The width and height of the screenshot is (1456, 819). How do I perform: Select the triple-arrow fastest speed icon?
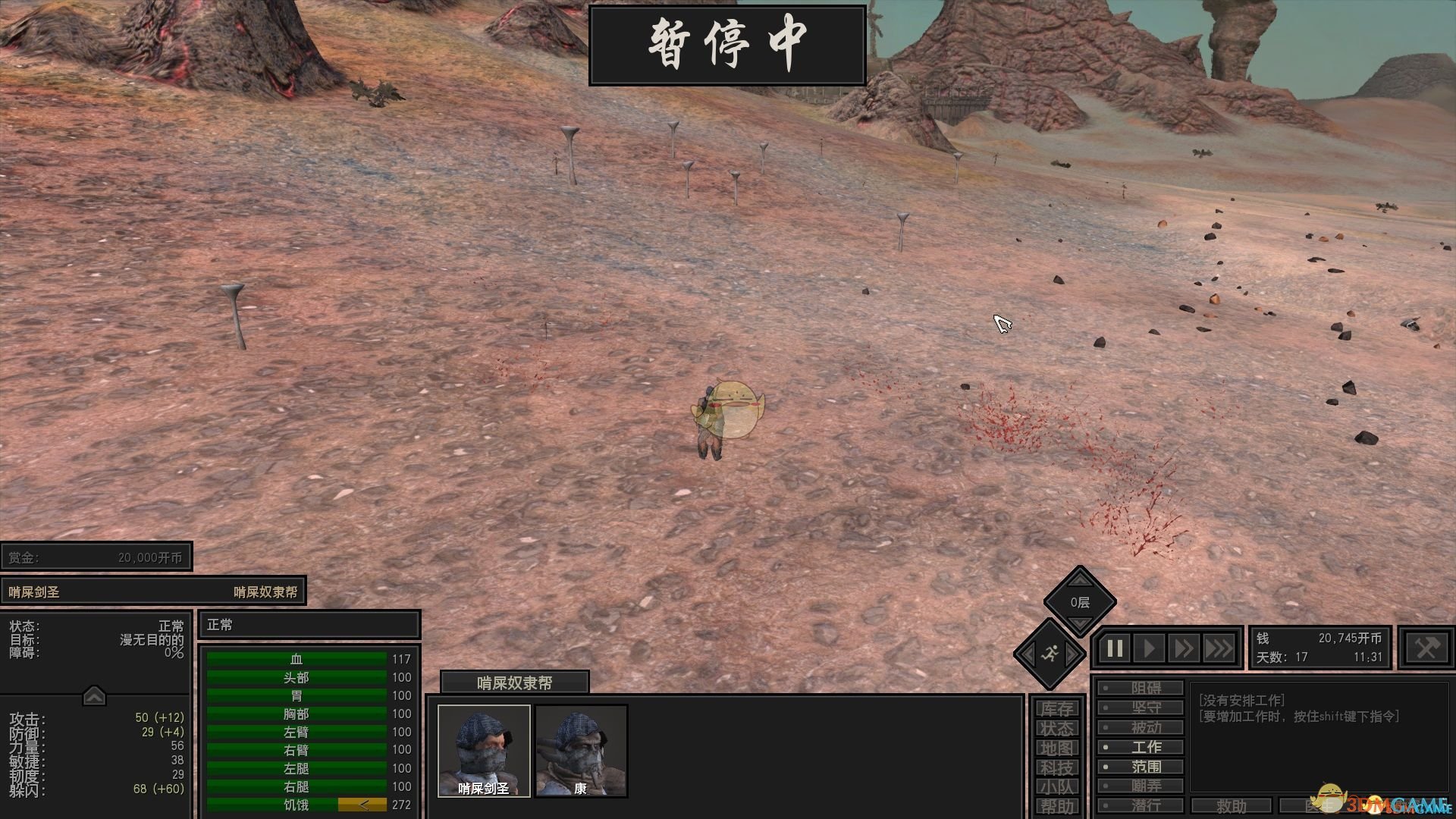tap(1219, 648)
